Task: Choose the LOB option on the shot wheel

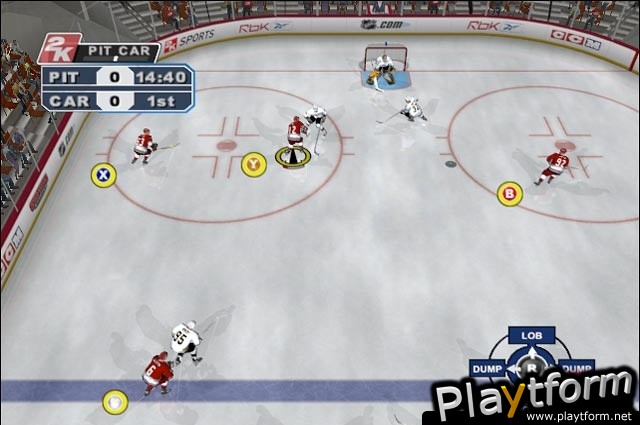Action: 531,335
